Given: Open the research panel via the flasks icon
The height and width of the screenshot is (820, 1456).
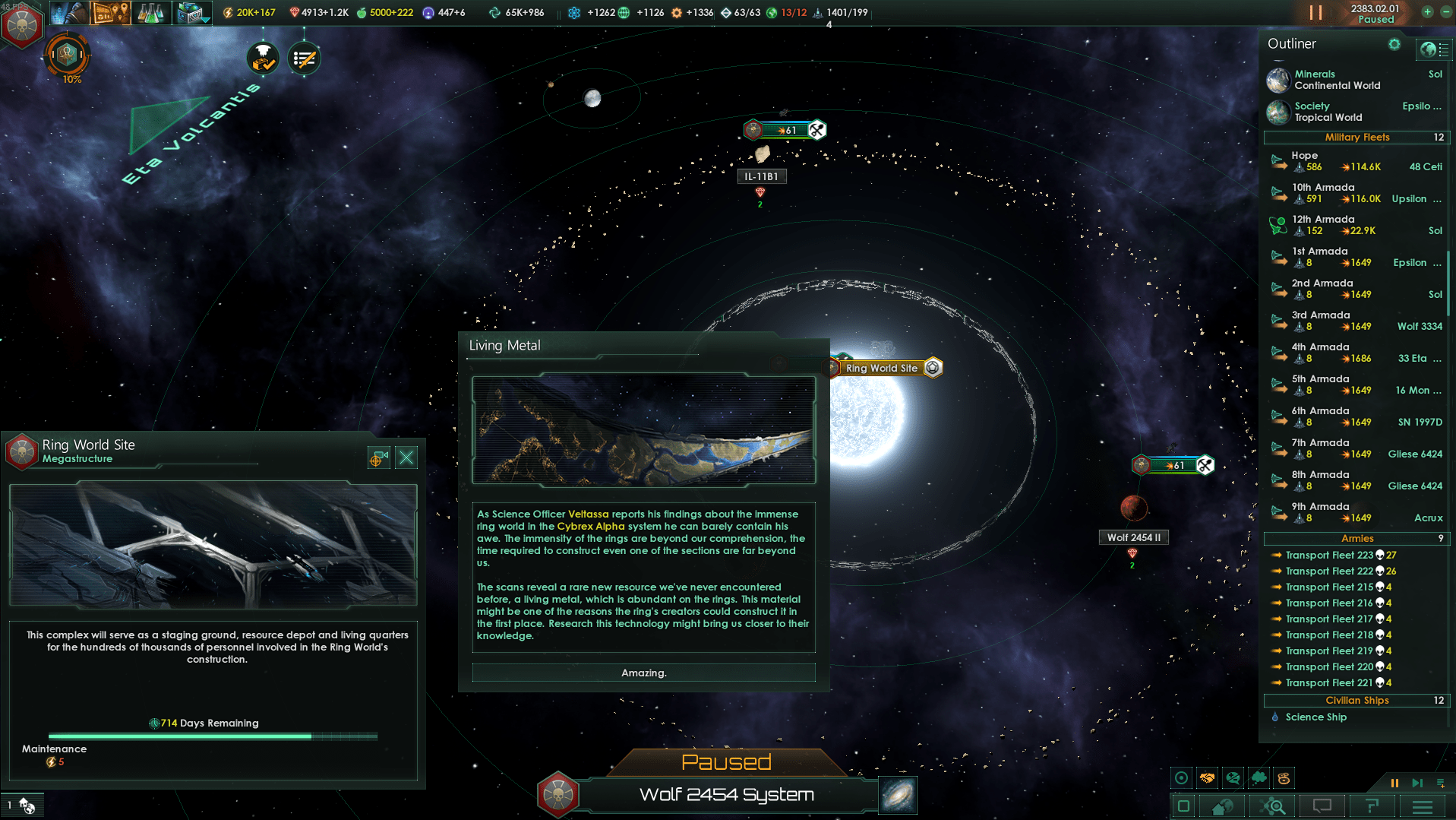Looking at the screenshot, I should [152, 13].
